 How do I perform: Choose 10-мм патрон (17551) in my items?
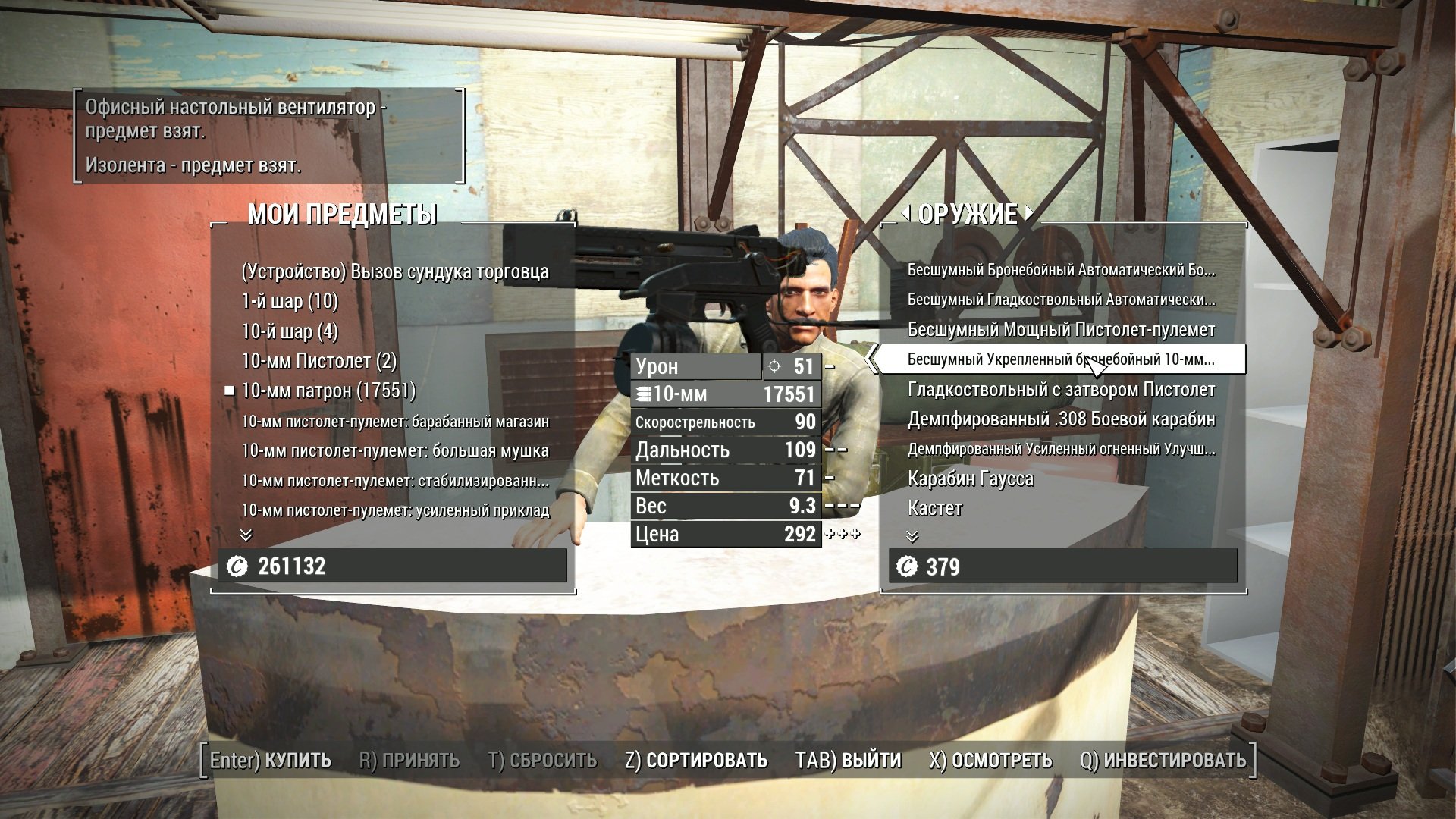coord(328,391)
